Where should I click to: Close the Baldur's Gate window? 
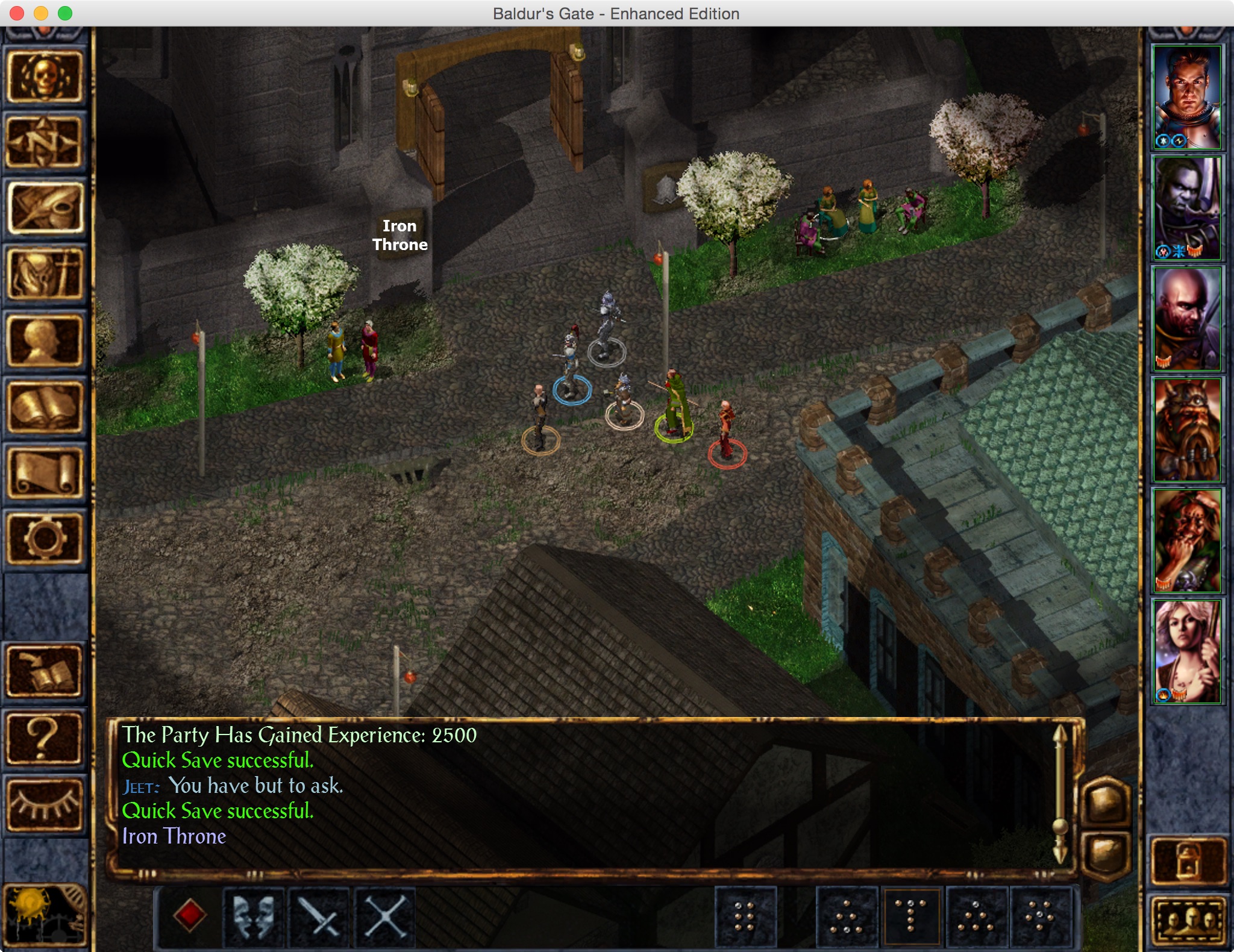click(x=17, y=13)
